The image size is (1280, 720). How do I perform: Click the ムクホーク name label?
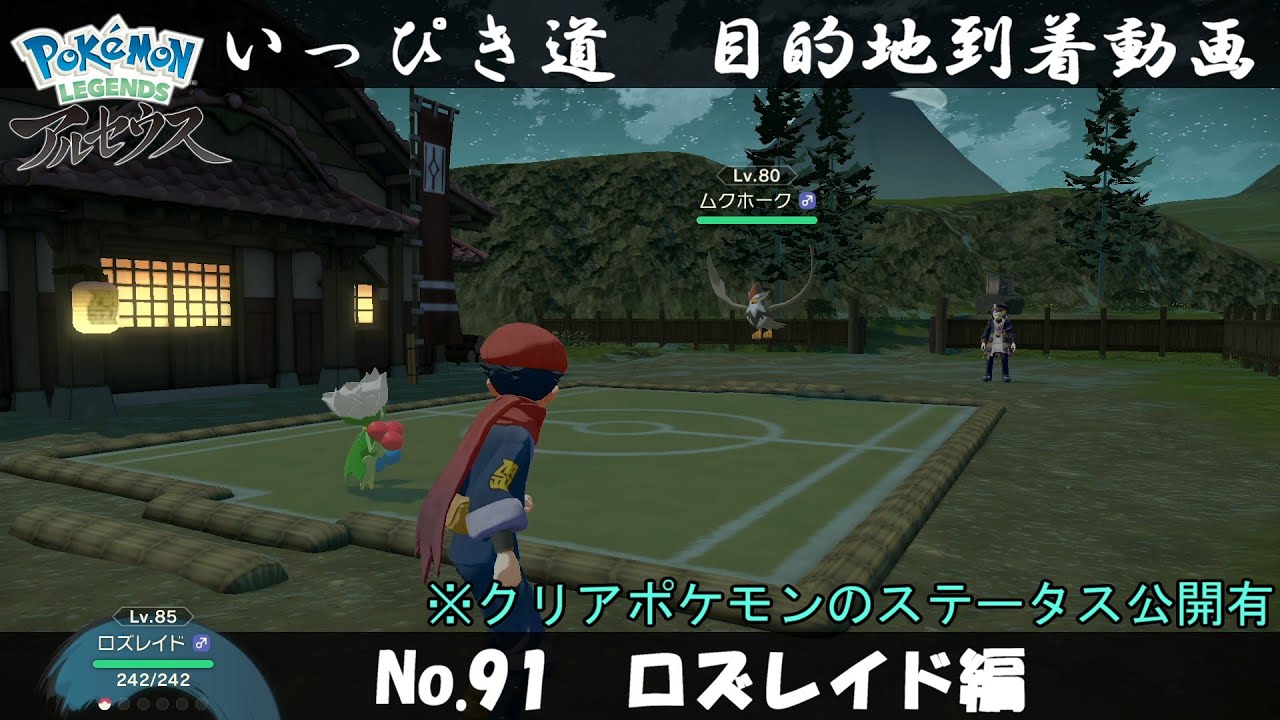[x=745, y=199]
